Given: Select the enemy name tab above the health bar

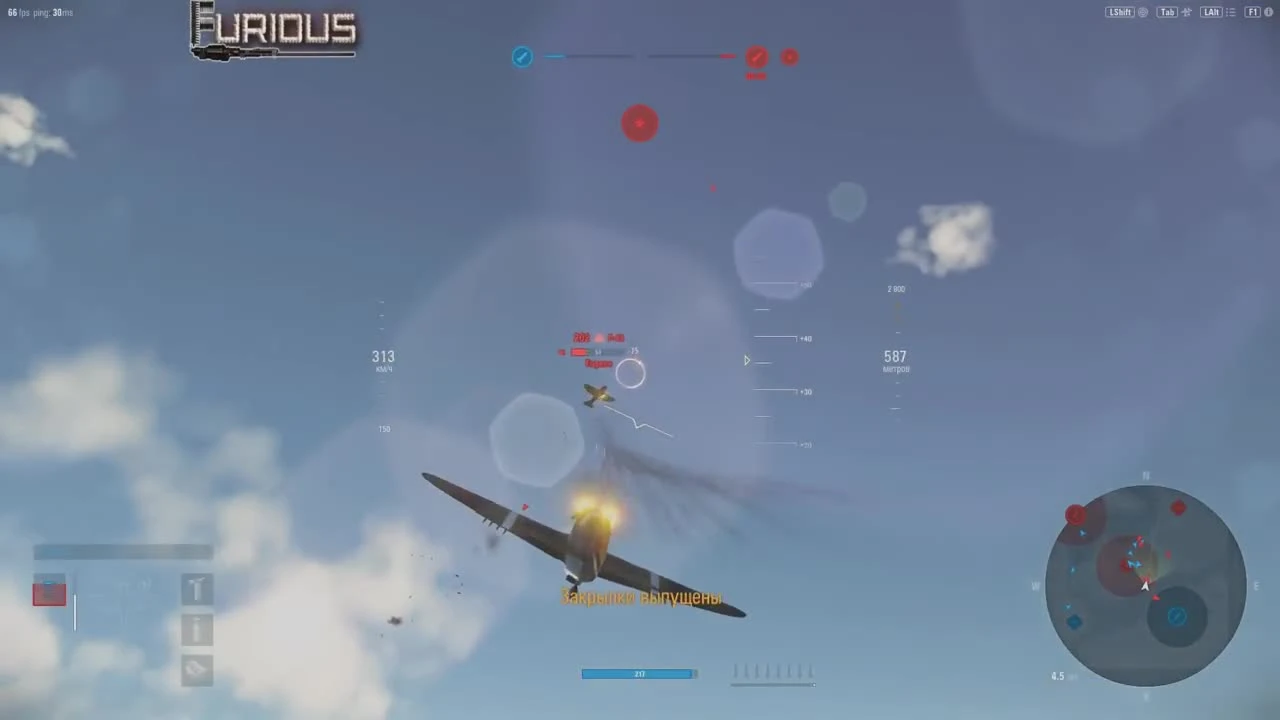Looking at the screenshot, I should click(598, 337).
